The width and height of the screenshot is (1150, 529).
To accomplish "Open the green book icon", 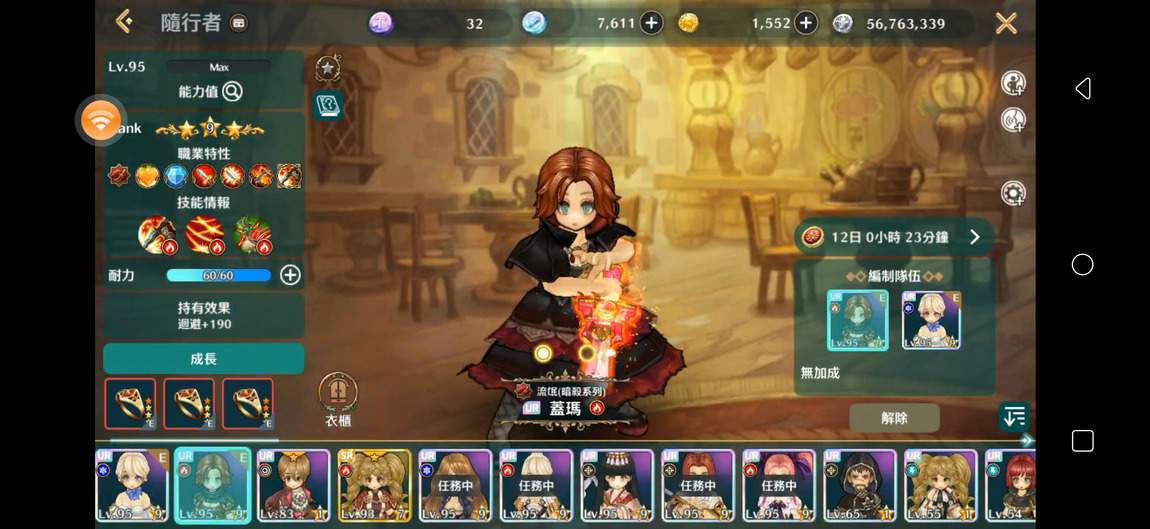I will [x=327, y=105].
